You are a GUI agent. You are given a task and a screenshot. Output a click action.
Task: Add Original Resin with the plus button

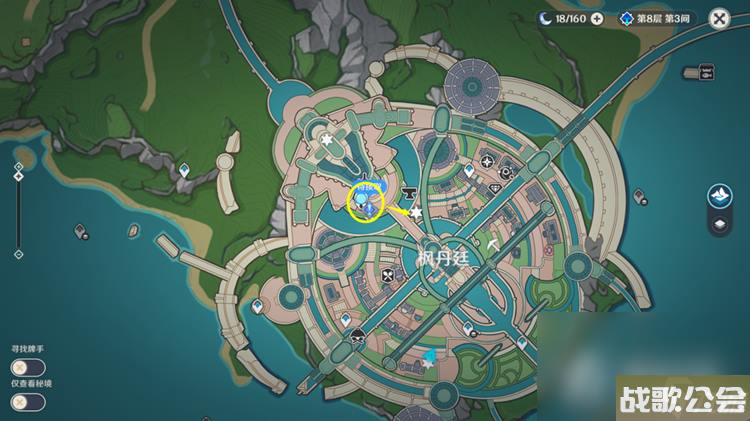pyautogui.click(x=597, y=18)
